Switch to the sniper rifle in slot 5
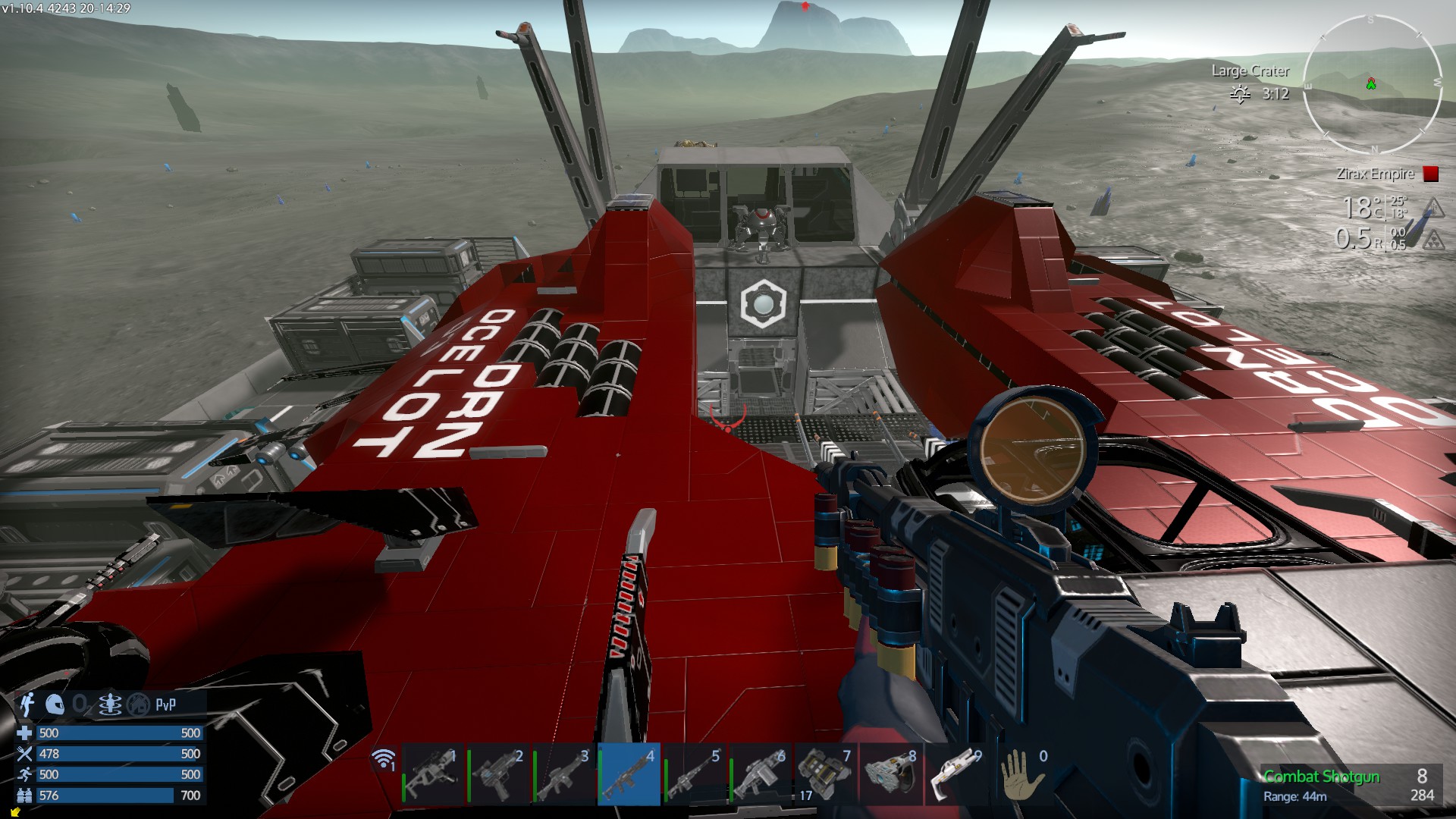The height and width of the screenshot is (819, 1456). (x=695, y=774)
